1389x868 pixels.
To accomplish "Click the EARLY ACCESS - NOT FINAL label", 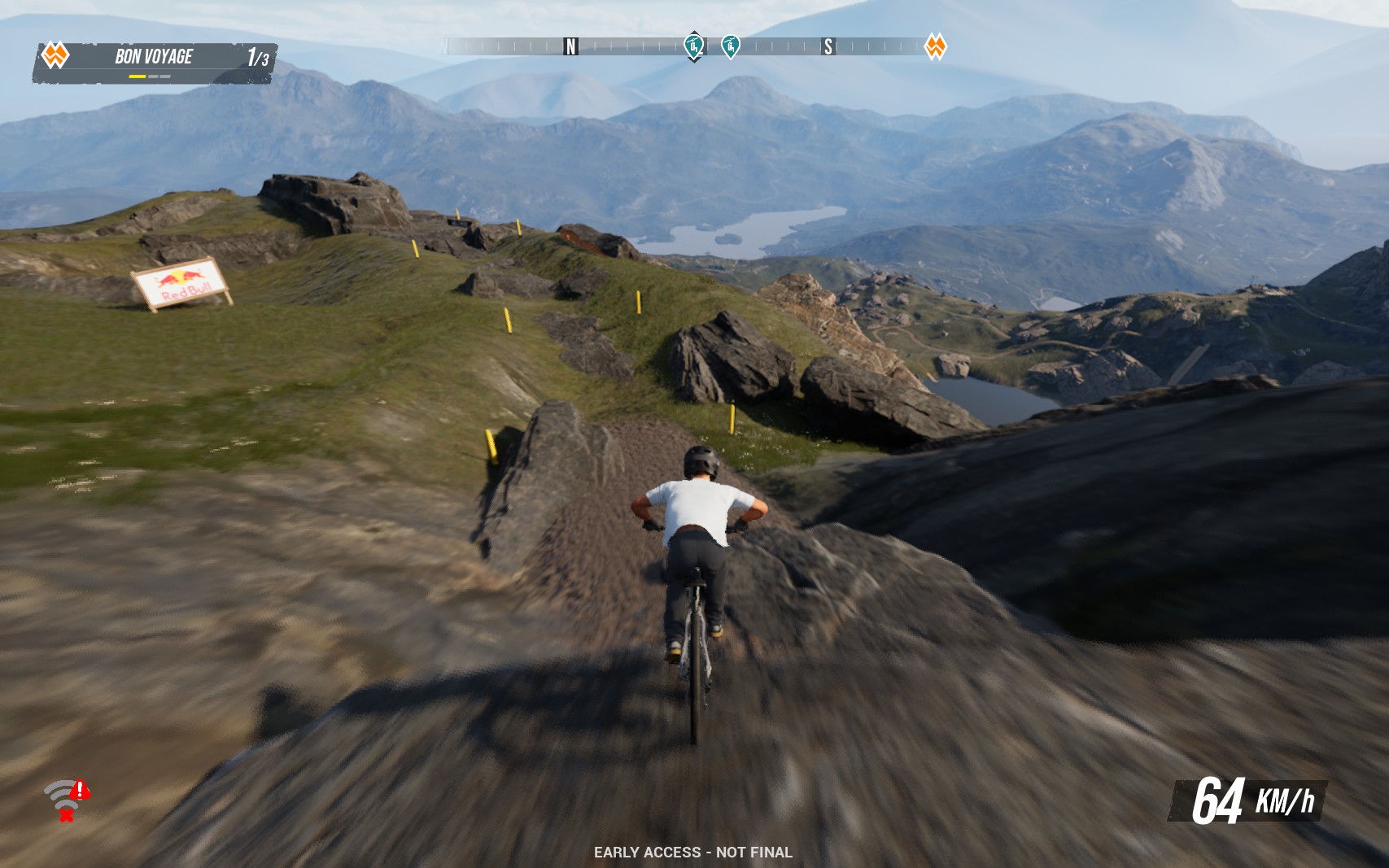I will click(694, 852).
